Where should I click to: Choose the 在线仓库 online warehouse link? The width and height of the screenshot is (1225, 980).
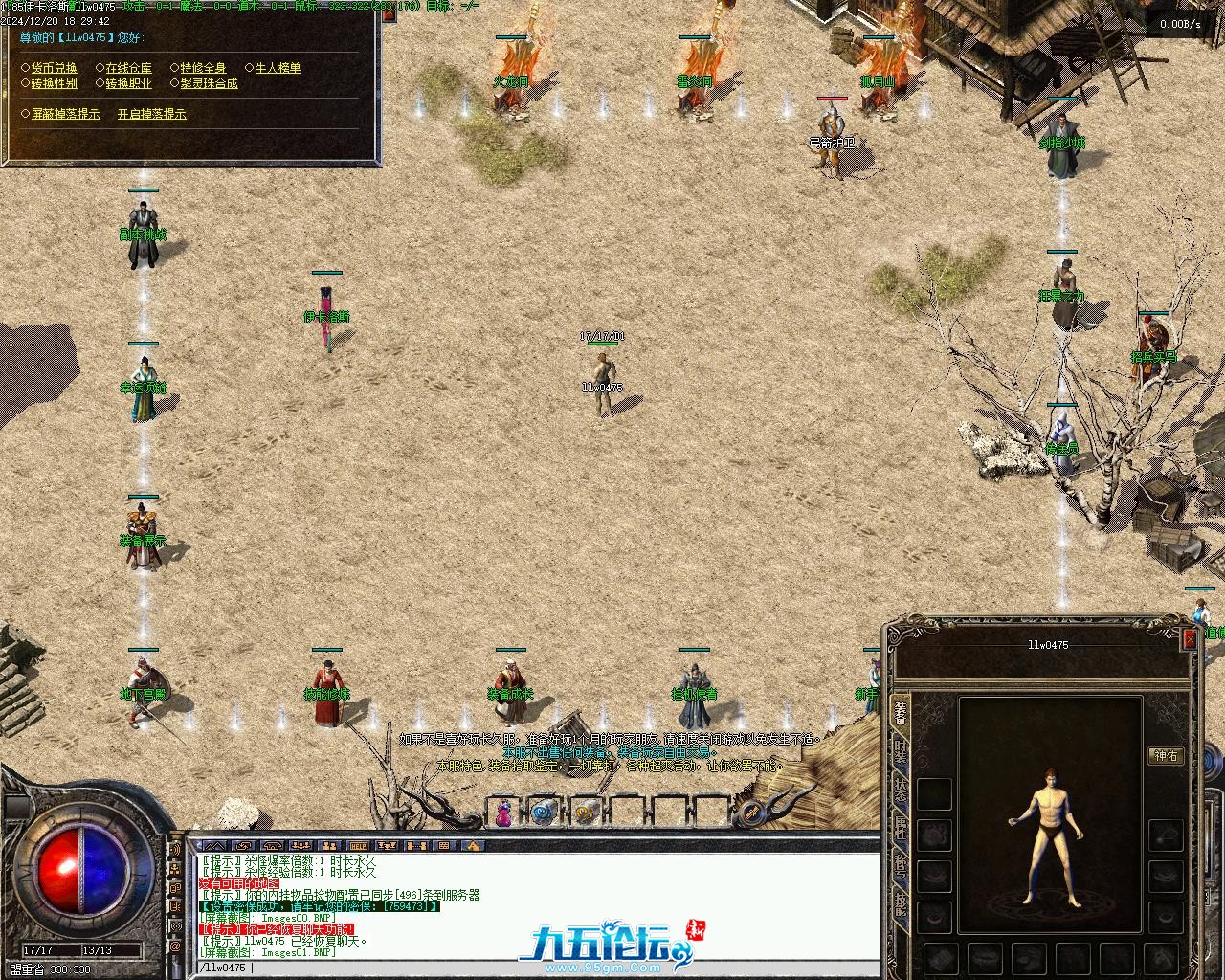click(128, 68)
